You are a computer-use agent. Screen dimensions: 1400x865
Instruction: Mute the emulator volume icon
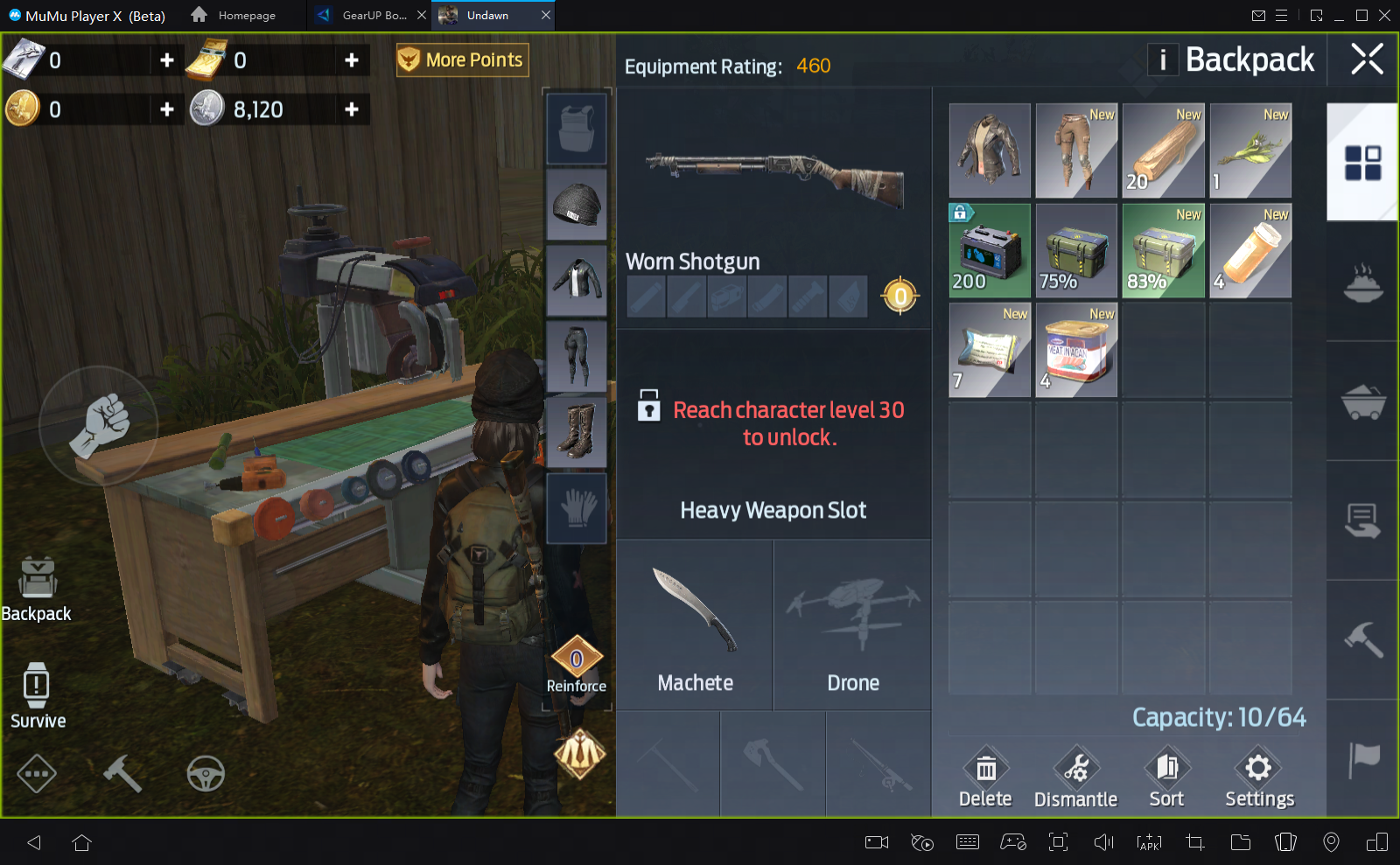pyautogui.click(x=1102, y=842)
